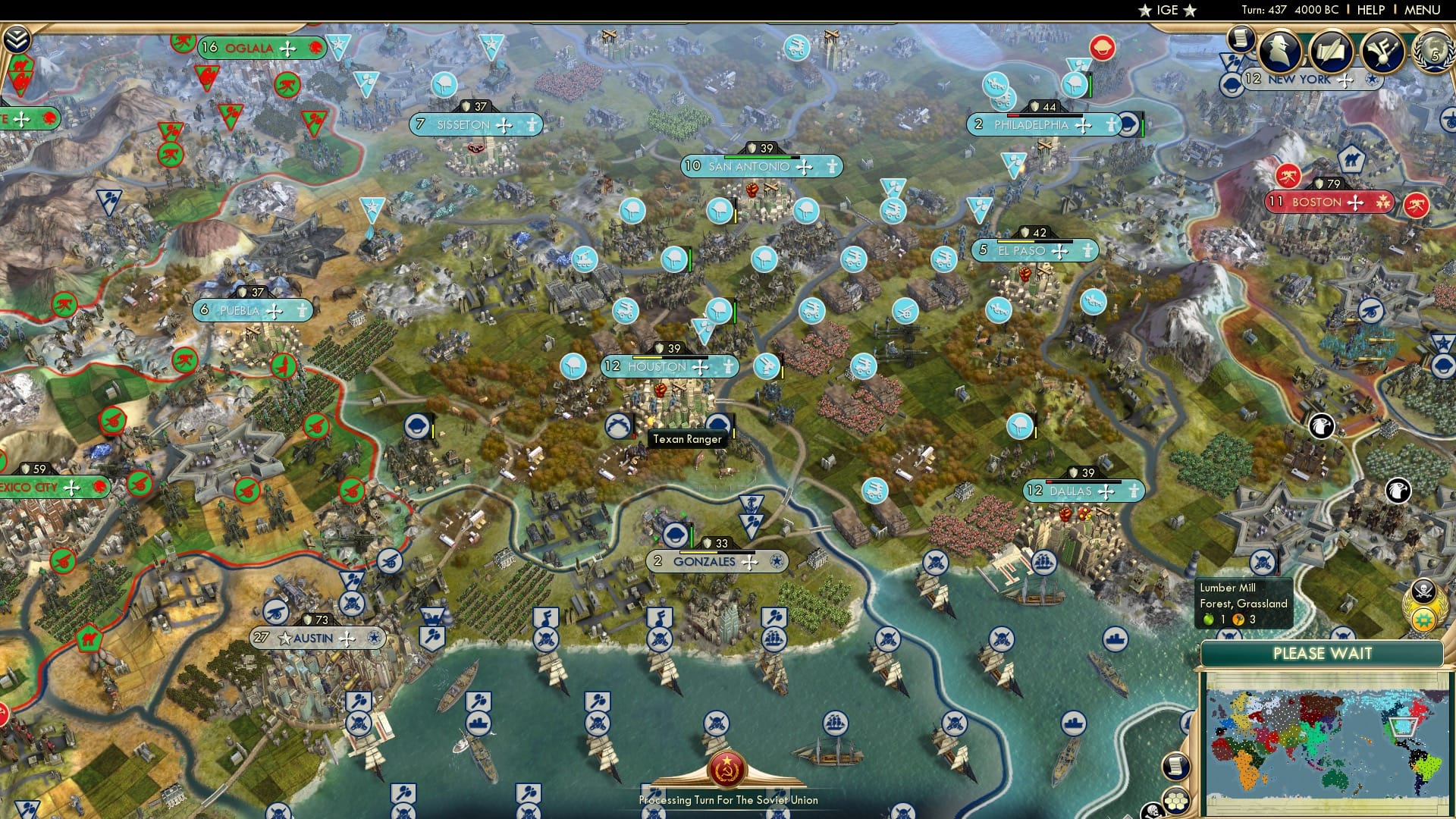
Task: Click the religion cross on the Houston banner
Action: coord(700,366)
